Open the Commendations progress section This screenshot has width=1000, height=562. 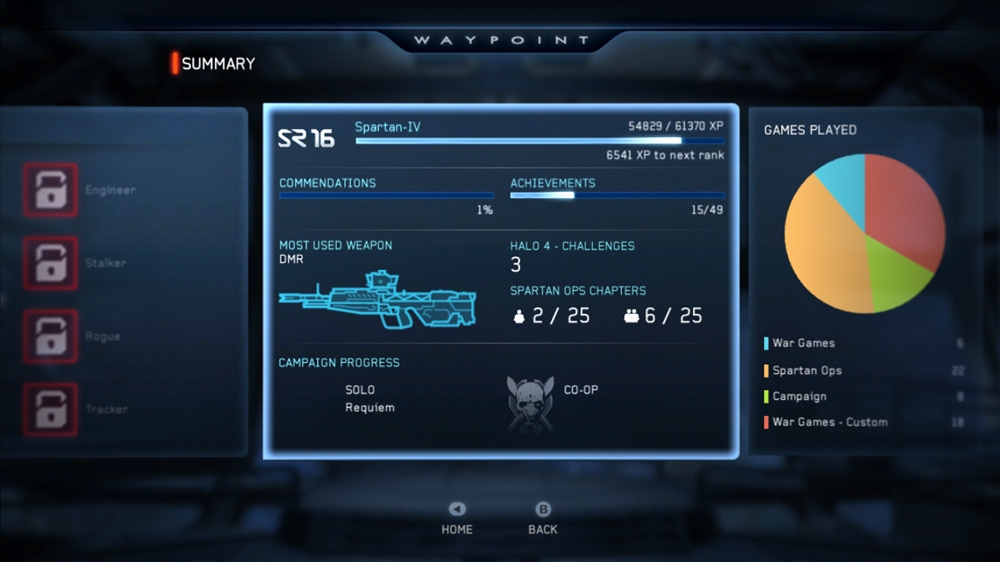(x=386, y=195)
